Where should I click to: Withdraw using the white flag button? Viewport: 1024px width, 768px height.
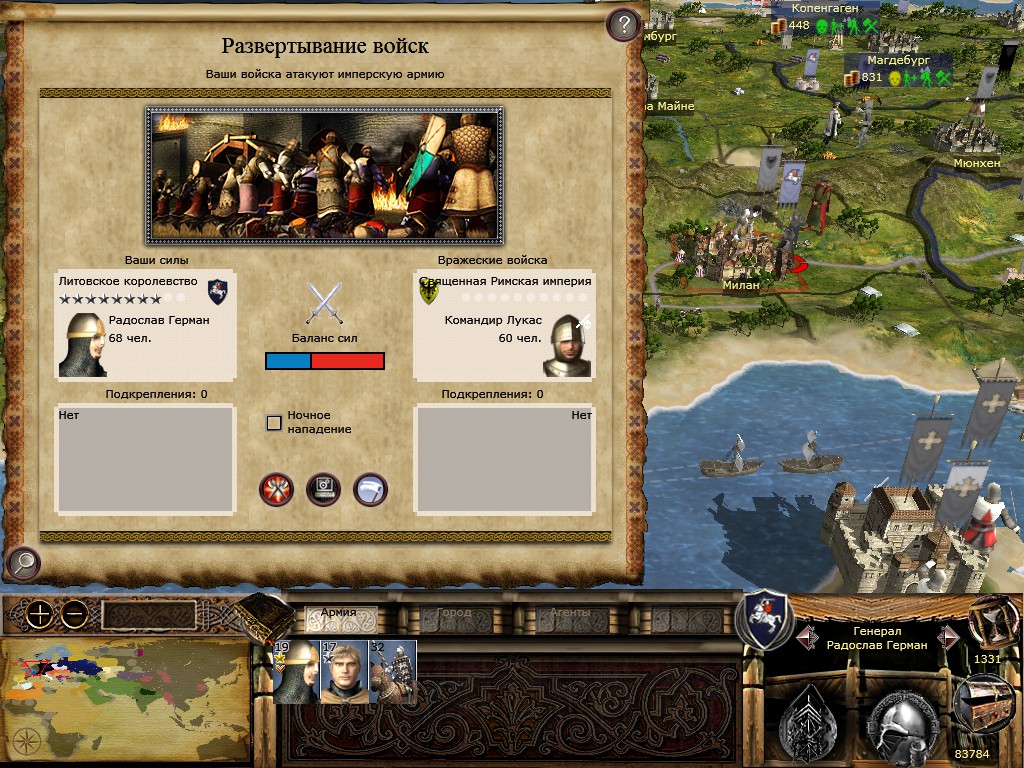pyautogui.click(x=370, y=489)
